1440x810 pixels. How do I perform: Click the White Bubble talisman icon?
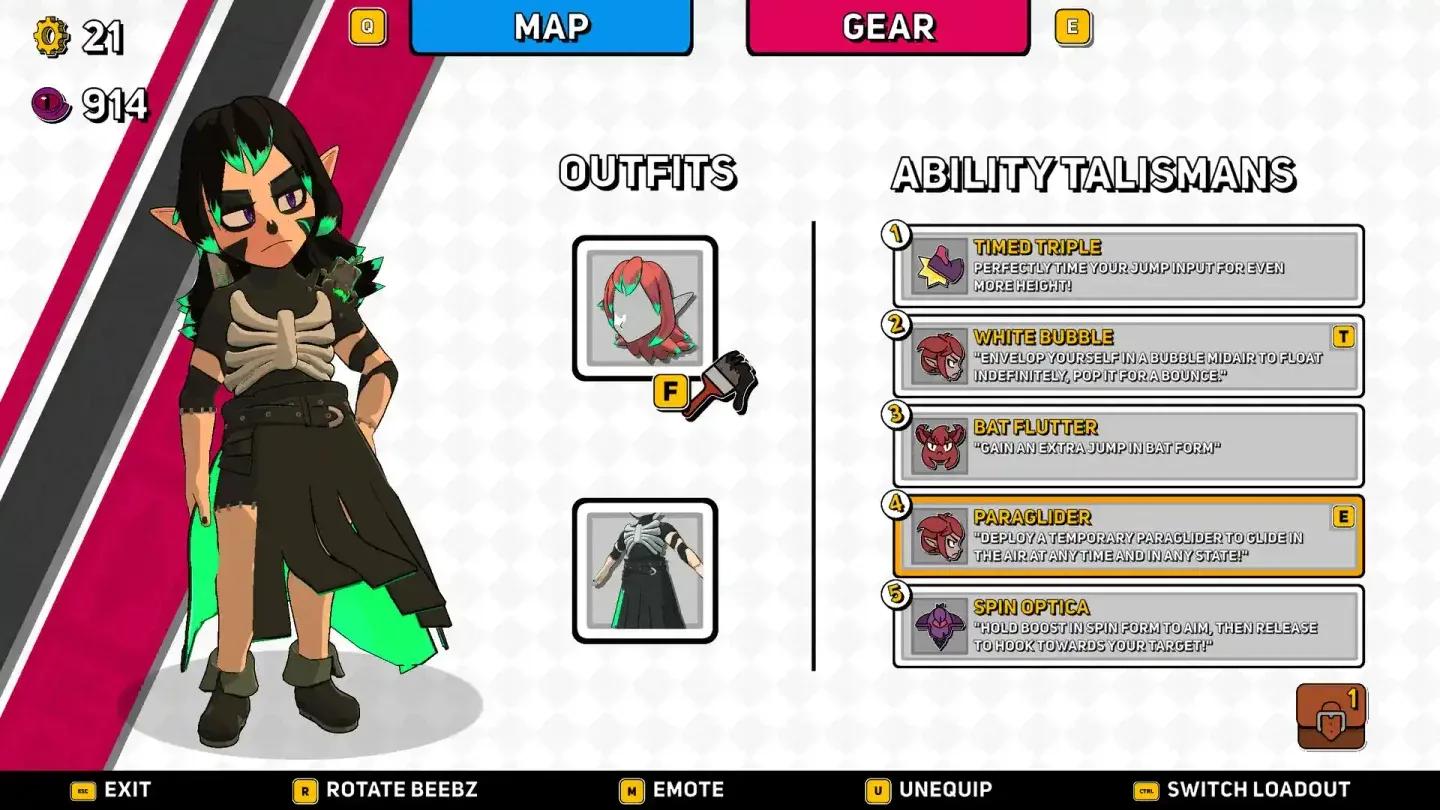point(938,355)
